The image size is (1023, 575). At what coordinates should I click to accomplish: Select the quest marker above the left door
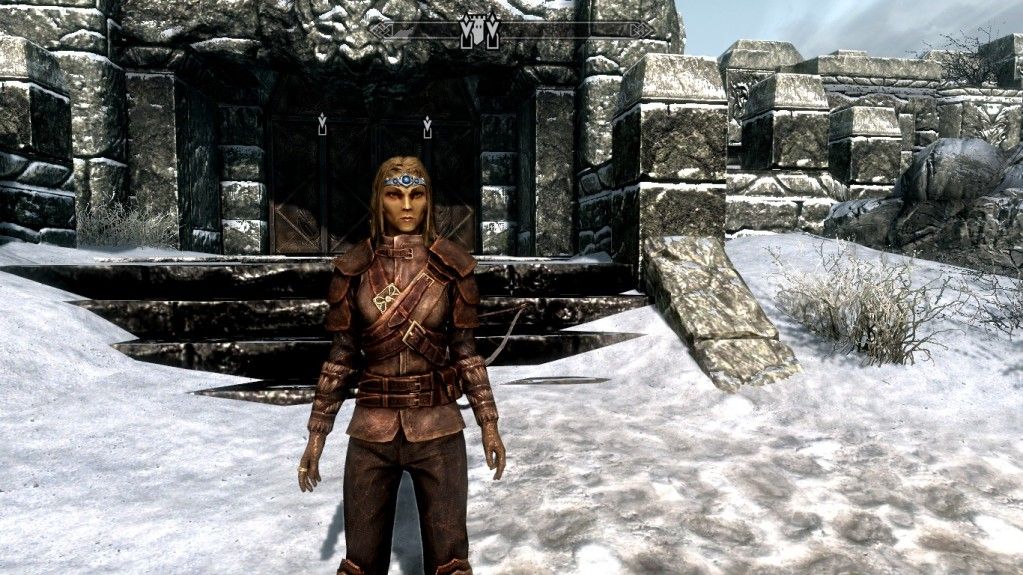coord(322,126)
